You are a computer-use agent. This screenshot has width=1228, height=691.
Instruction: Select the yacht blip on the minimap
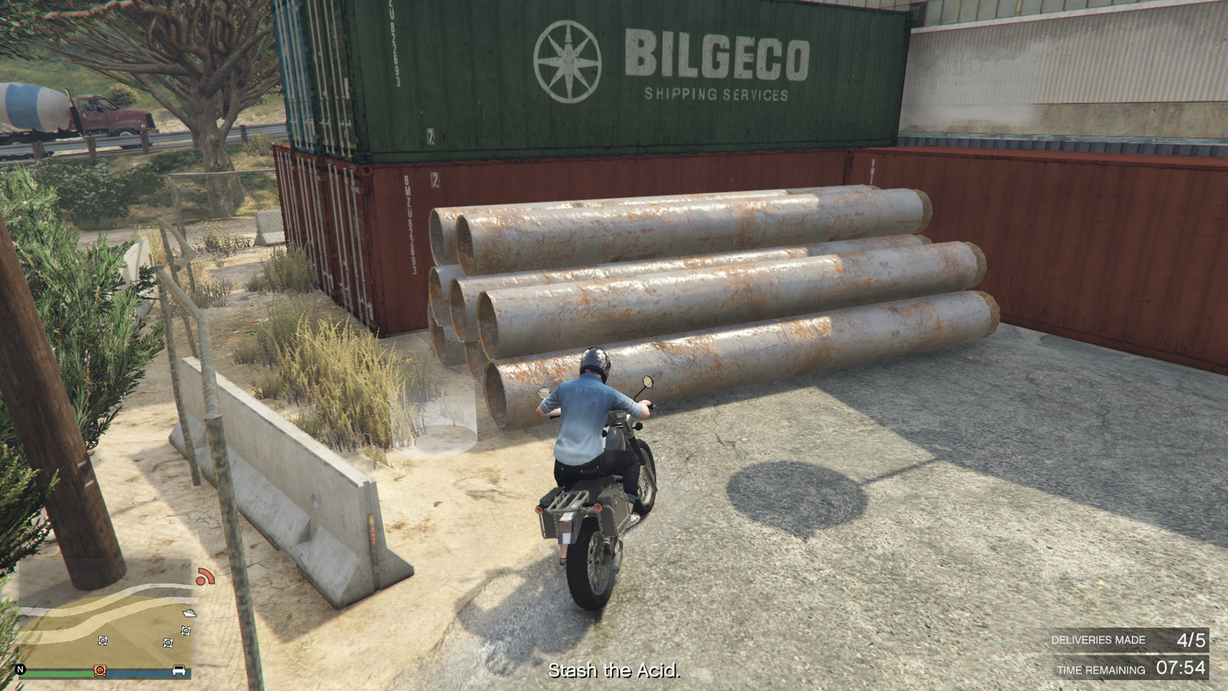189,612
